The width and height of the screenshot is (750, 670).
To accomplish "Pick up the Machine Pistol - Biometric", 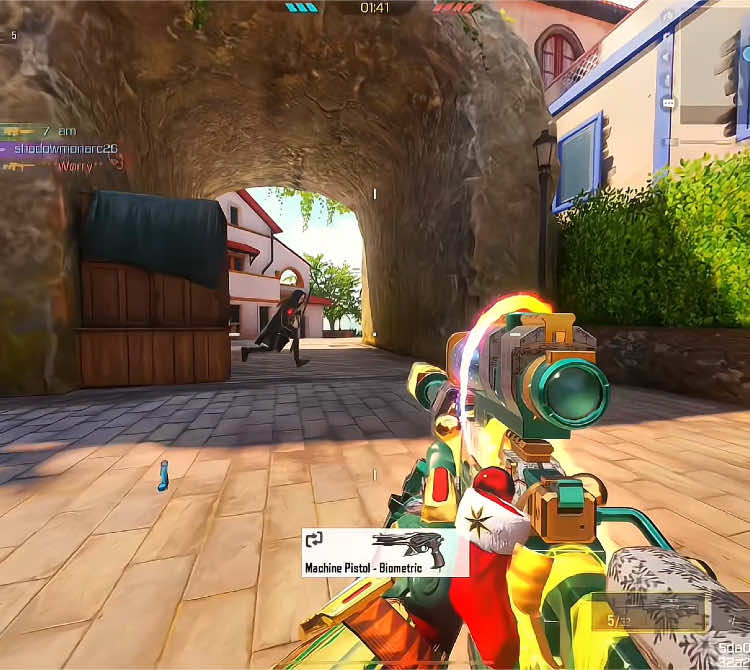I will (x=385, y=552).
